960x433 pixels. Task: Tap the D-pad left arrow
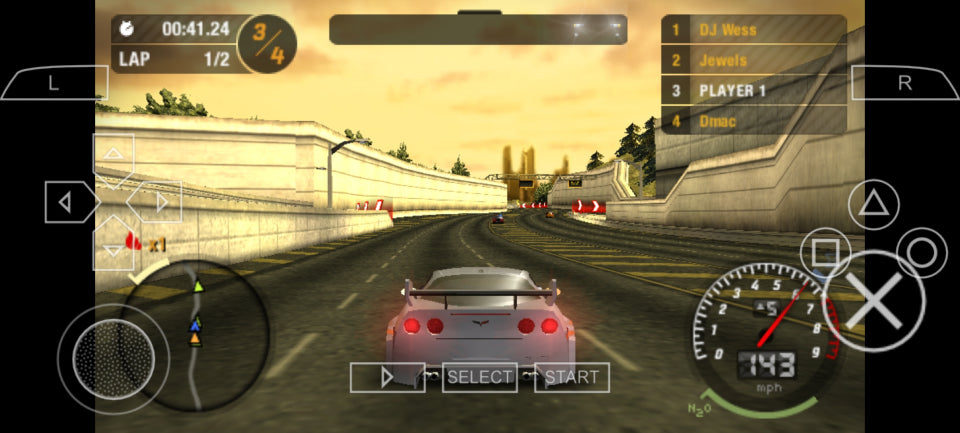66,203
